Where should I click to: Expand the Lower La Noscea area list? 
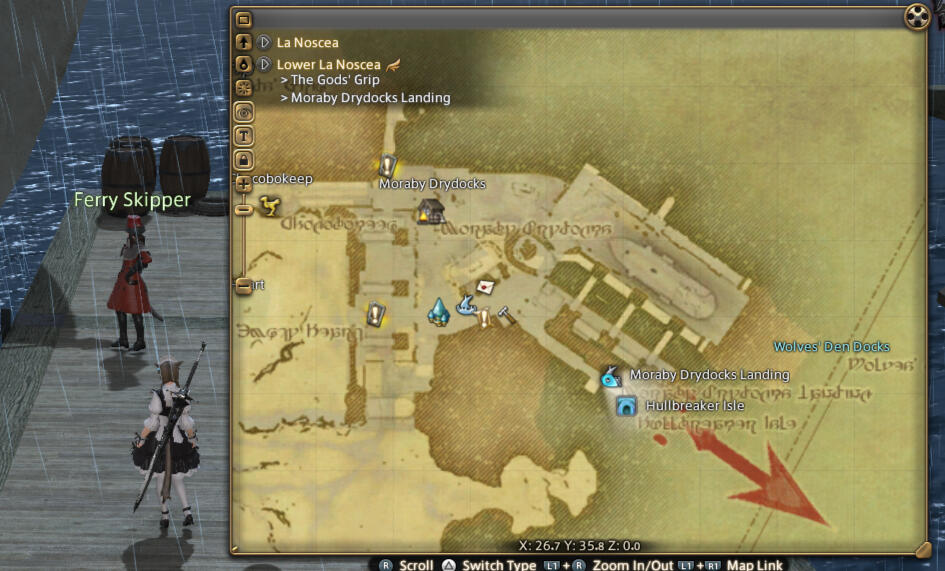pos(264,65)
